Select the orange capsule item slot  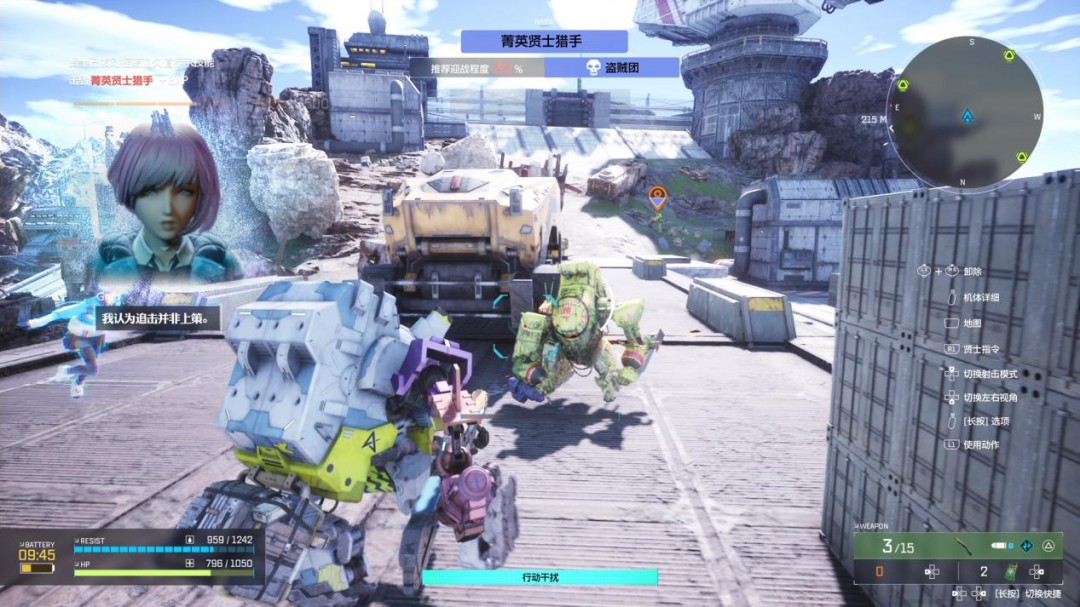point(879,572)
